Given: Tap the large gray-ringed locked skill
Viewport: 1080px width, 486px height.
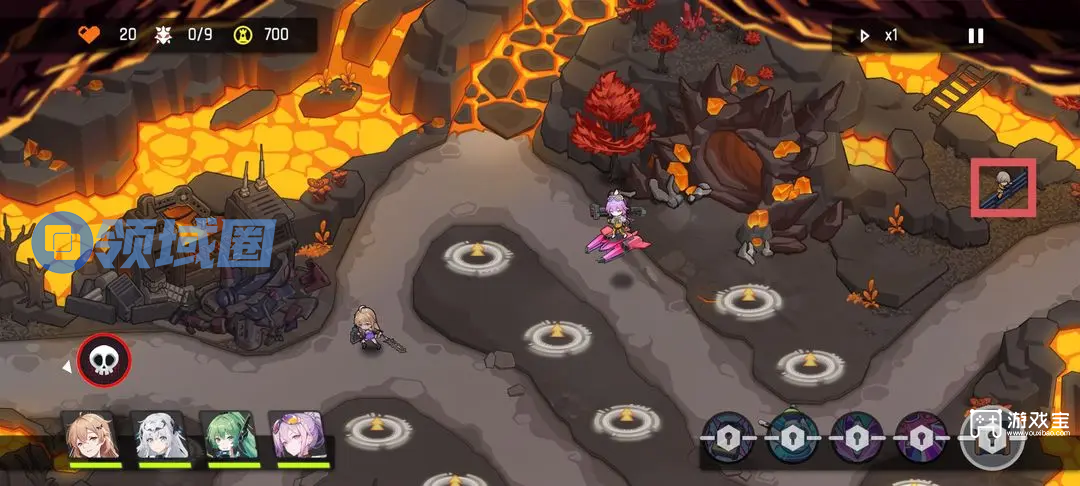Looking at the screenshot, I should (990, 438).
